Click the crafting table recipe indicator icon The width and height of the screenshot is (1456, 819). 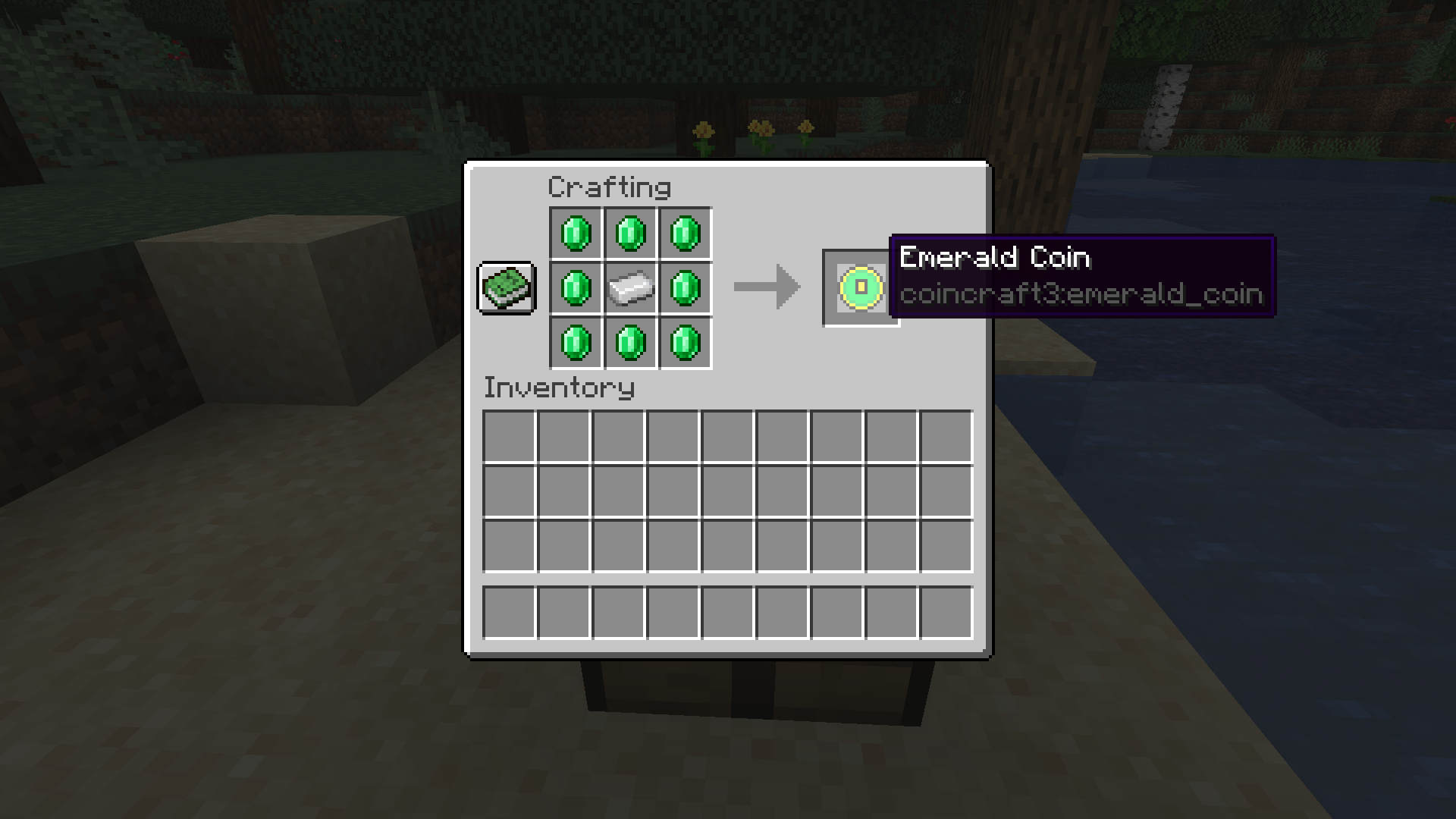[506, 288]
